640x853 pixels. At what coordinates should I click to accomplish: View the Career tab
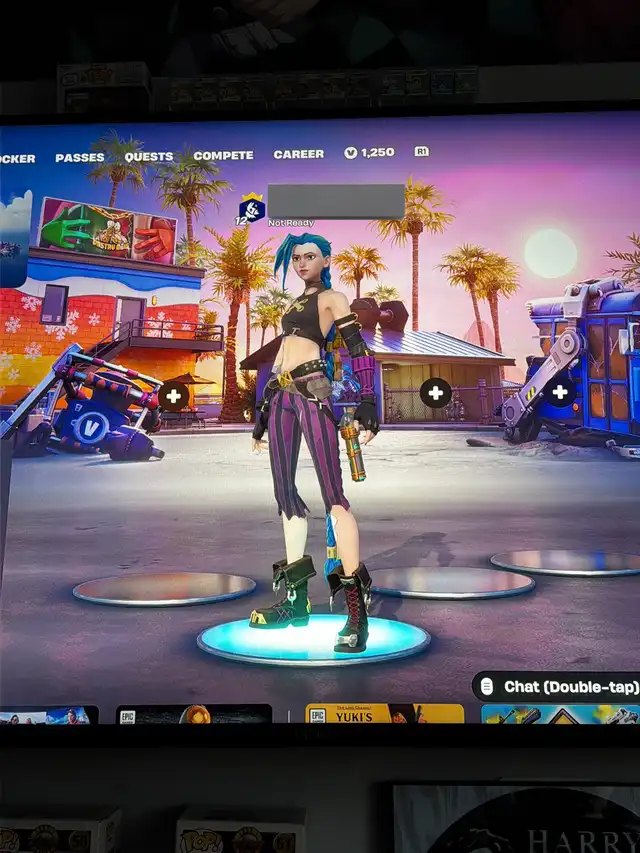(x=298, y=154)
